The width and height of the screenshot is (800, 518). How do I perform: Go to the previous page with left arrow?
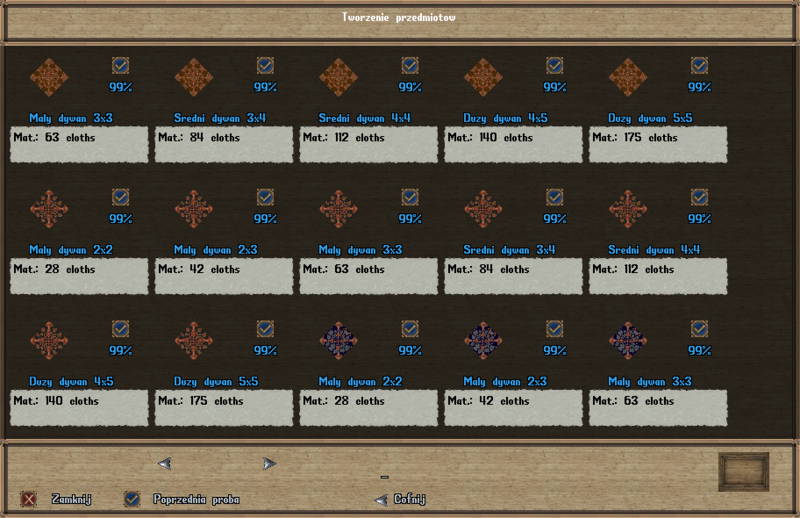click(x=165, y=463)
